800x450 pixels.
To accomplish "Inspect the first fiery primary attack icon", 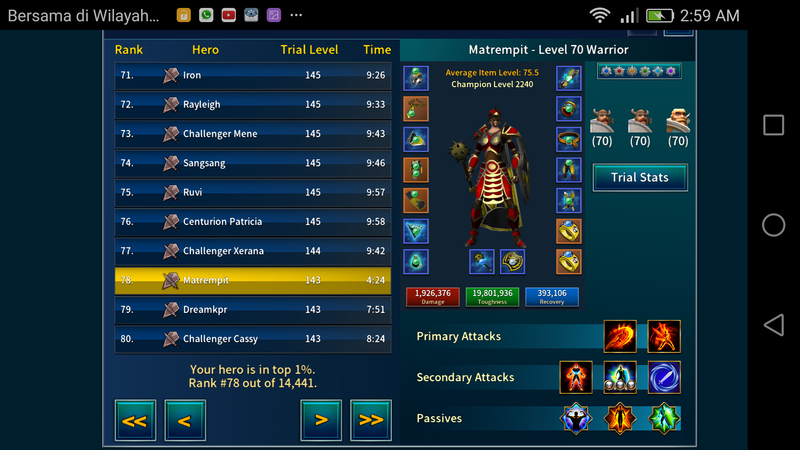I will [x=620, y=336].
